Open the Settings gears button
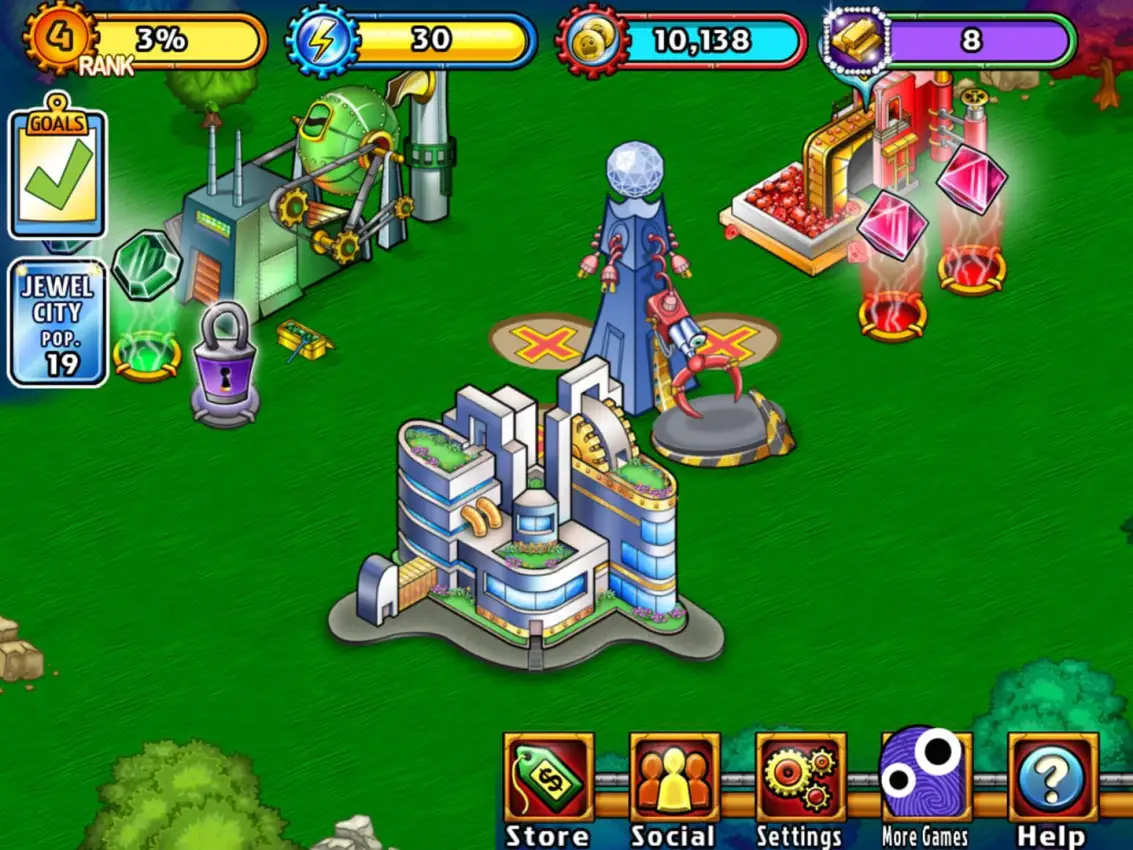 (800, 780)
